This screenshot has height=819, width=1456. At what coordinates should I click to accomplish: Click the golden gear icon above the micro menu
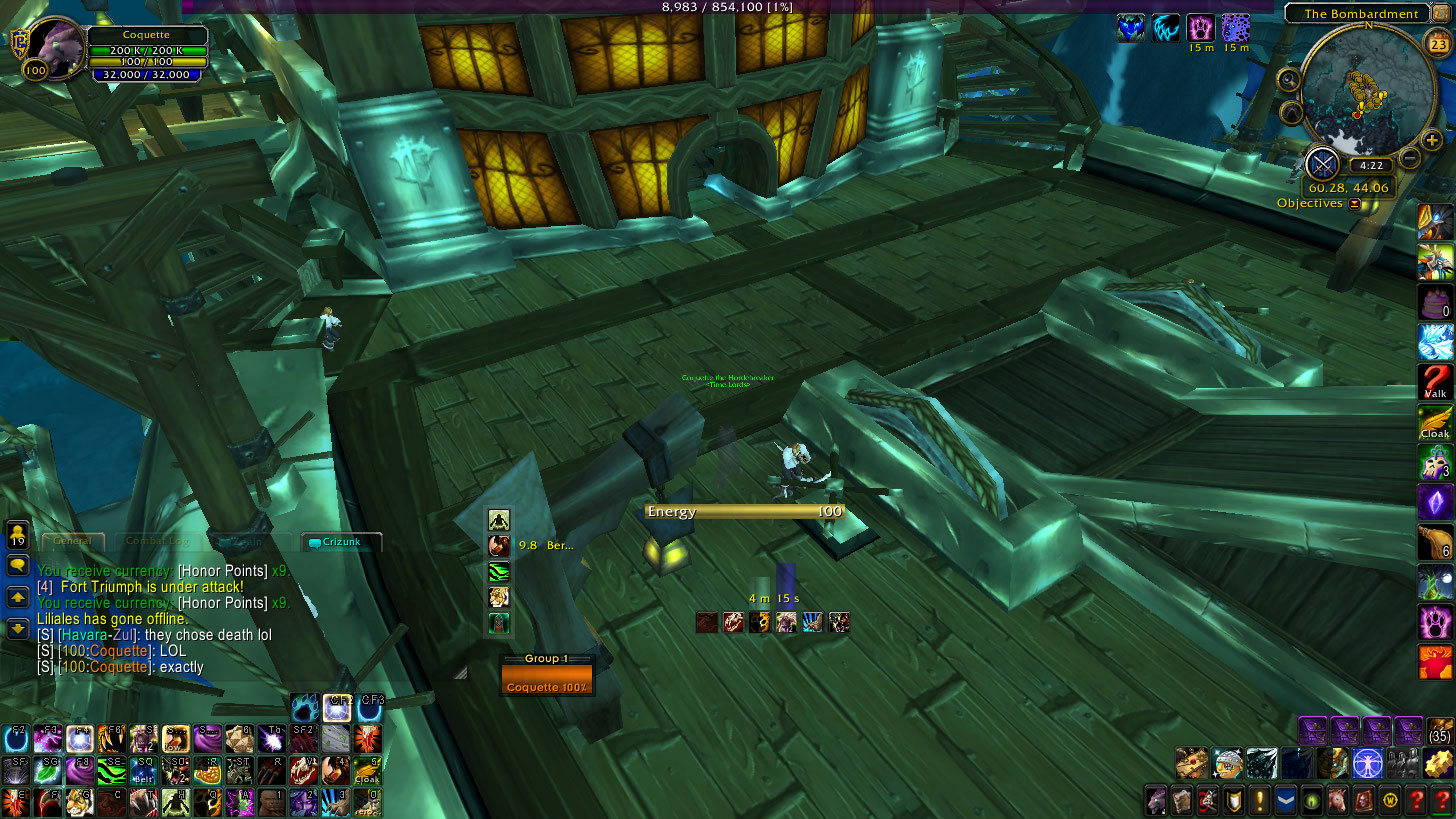1439,764
